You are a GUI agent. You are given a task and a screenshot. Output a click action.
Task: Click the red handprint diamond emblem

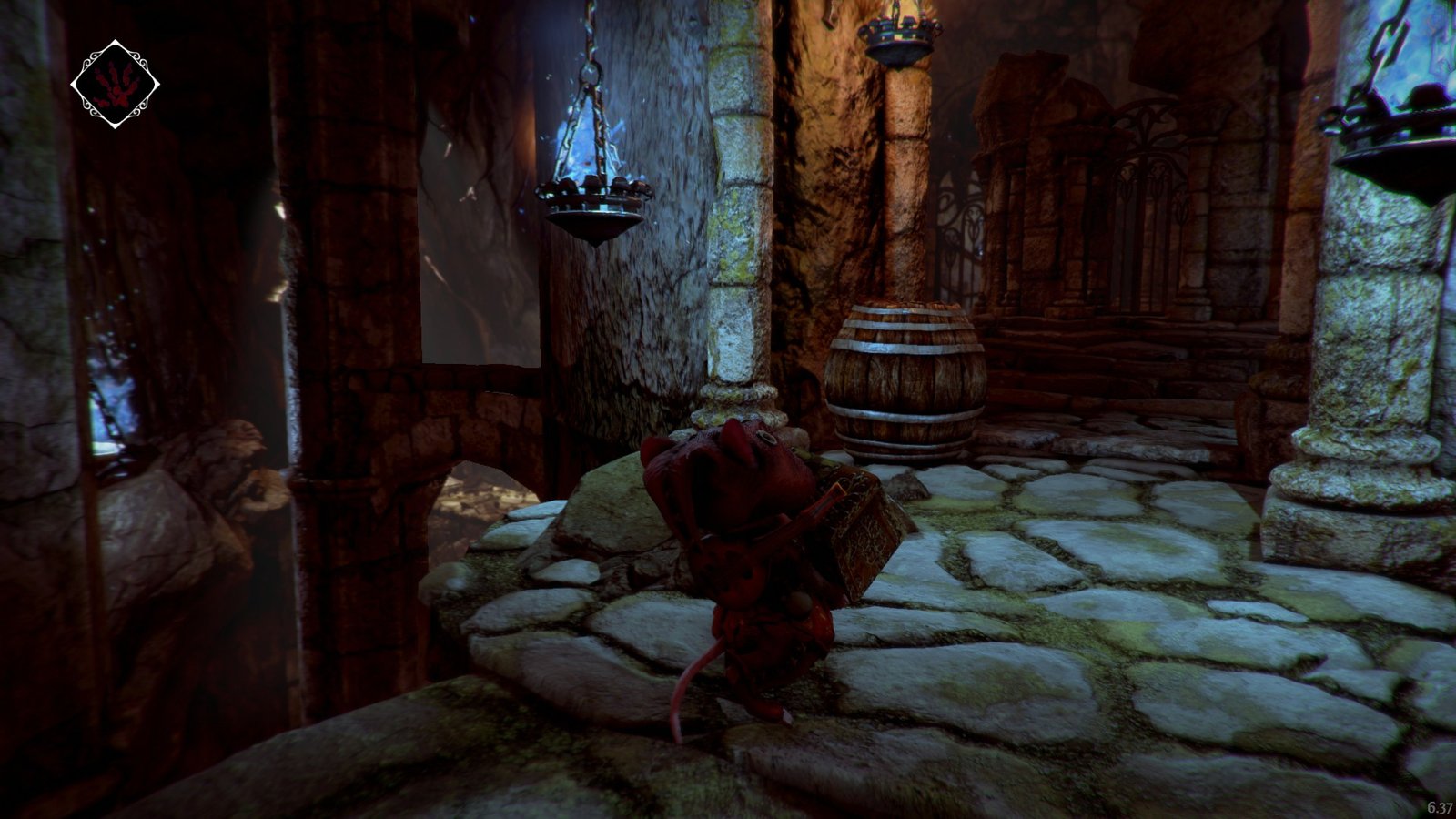pos(115,84)
